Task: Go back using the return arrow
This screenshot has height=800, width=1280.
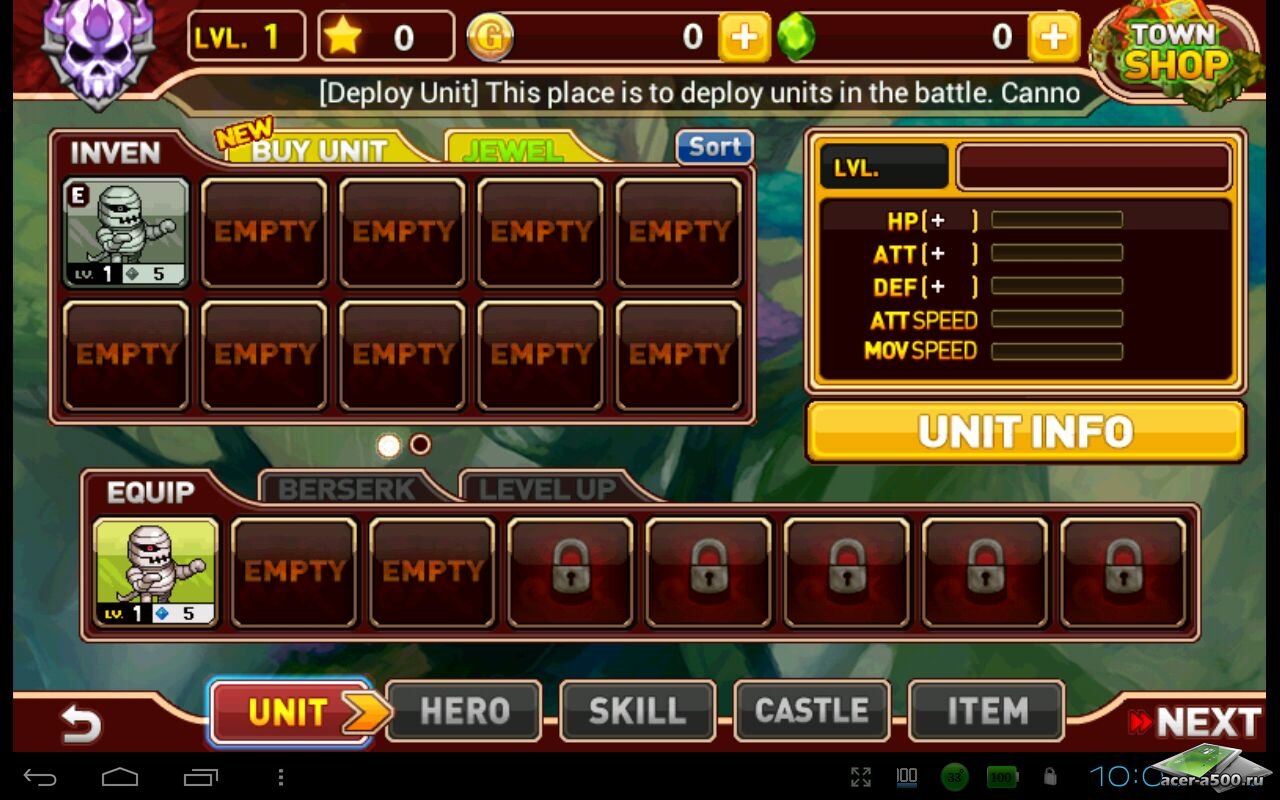Action: click(80, 724)
